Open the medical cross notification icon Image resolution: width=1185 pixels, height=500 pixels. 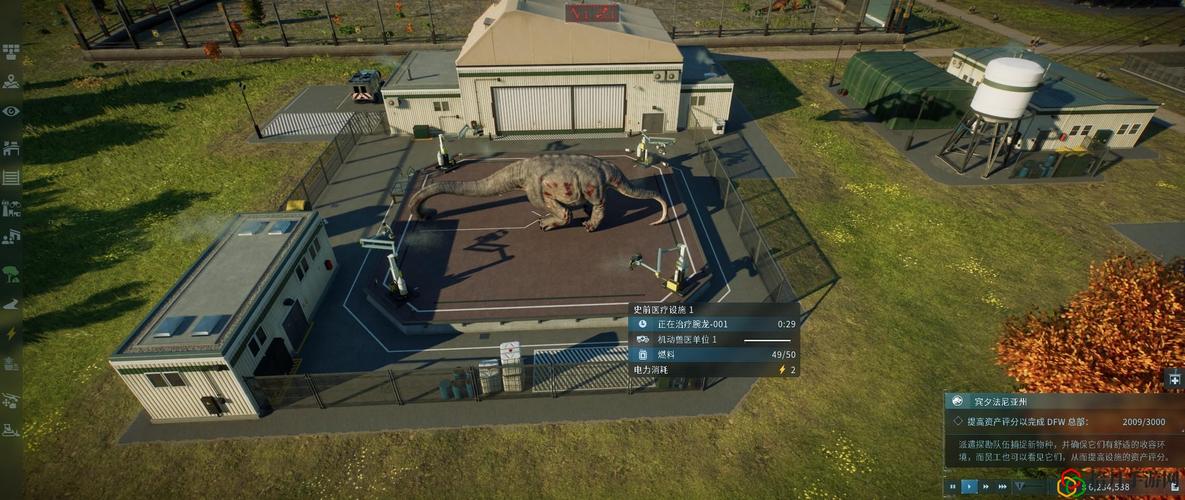click(x=1174, y=379)
